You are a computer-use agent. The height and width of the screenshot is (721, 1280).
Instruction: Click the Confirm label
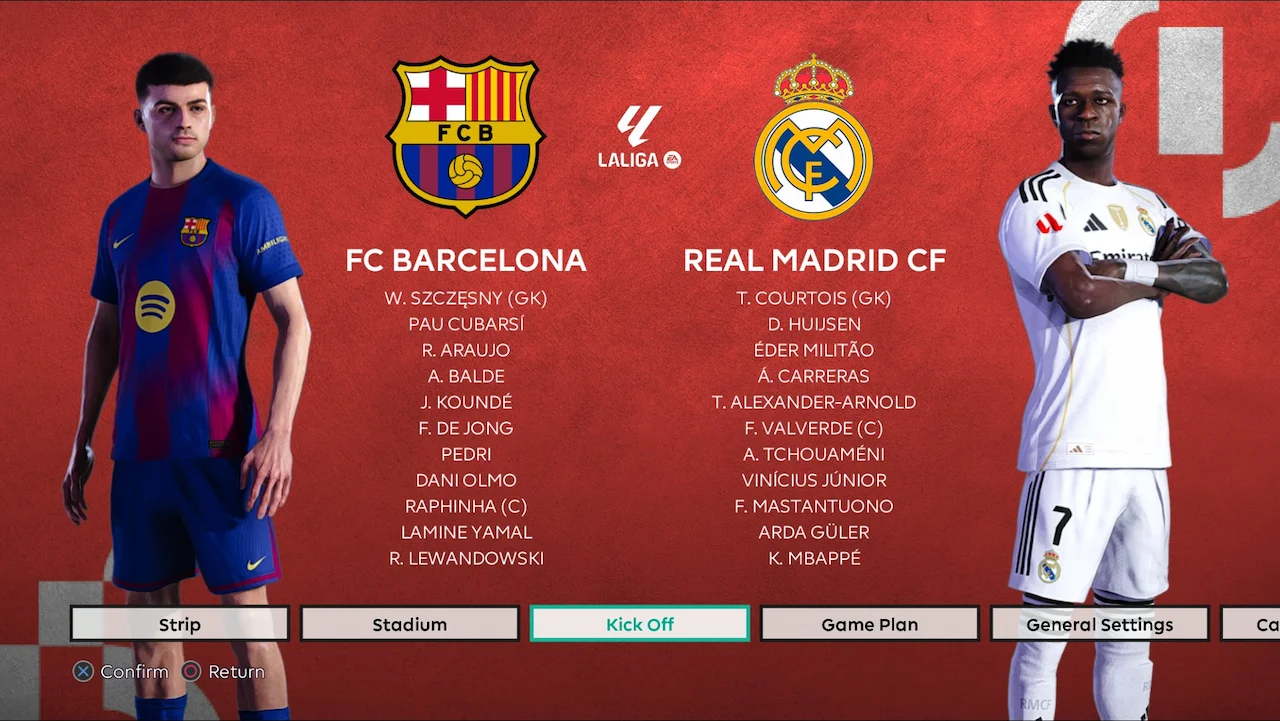[x=133, y=671]
